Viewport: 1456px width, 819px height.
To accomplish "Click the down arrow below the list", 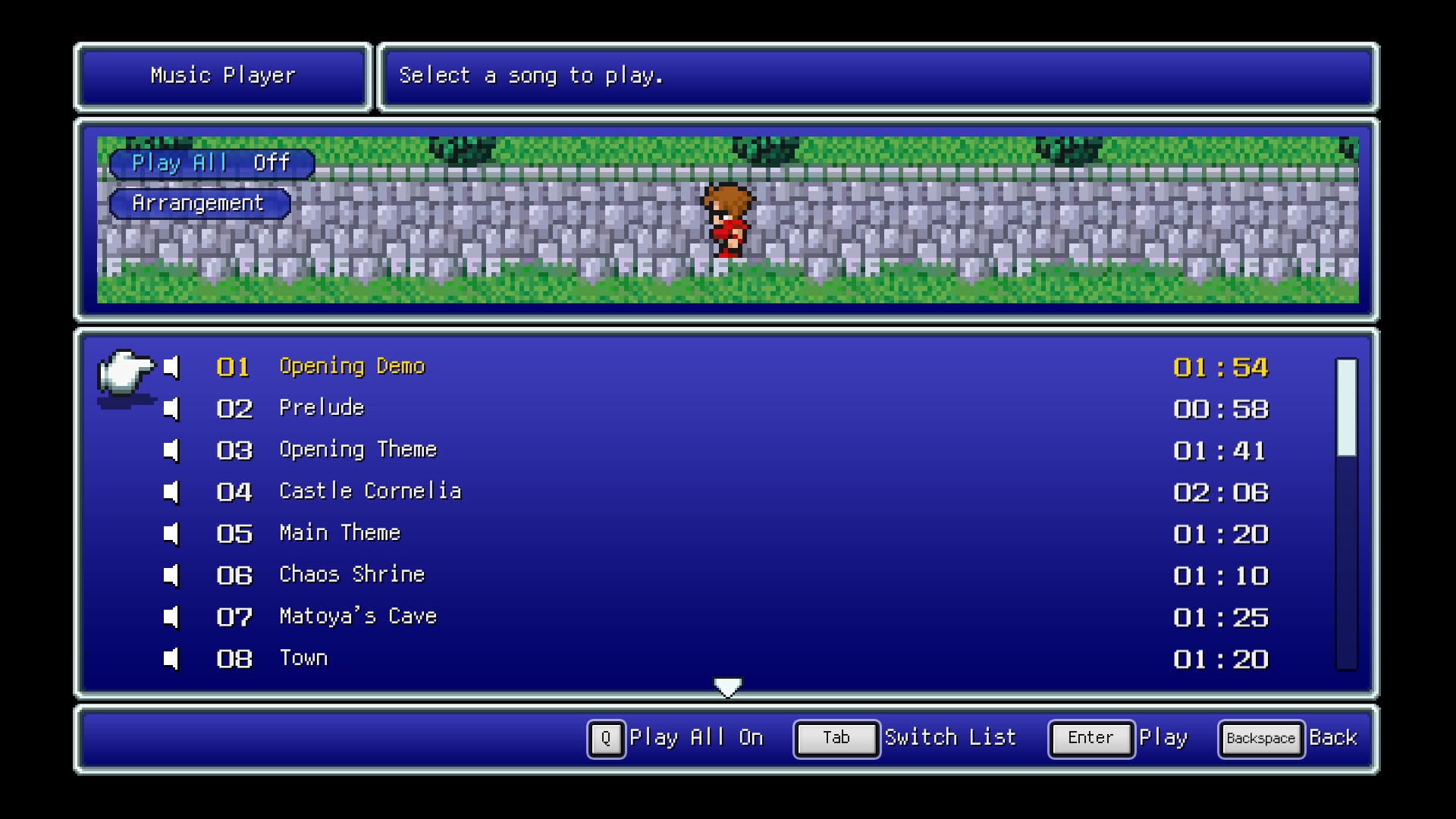I will click(x=728, y=687).
